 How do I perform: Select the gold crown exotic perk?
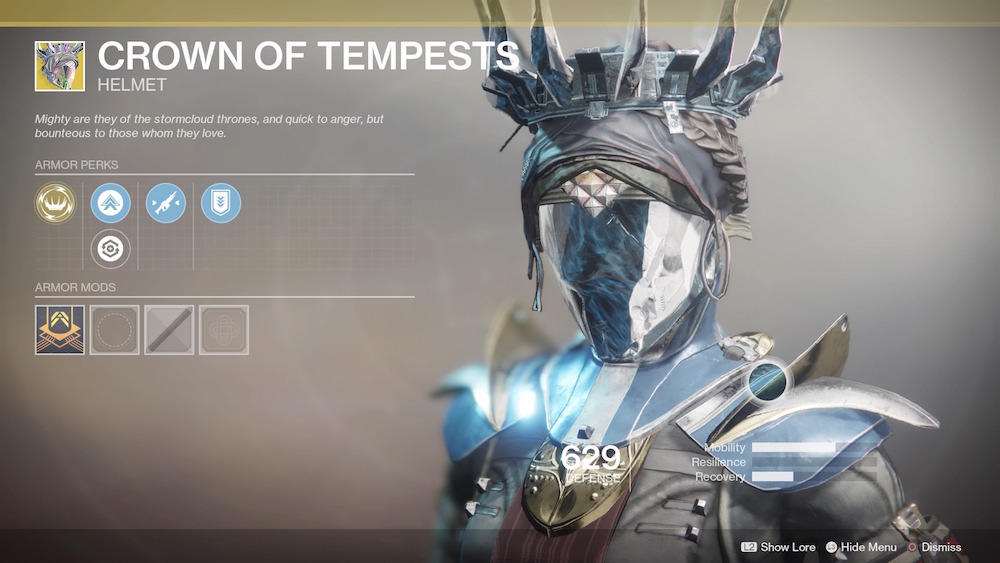[55, 203]
